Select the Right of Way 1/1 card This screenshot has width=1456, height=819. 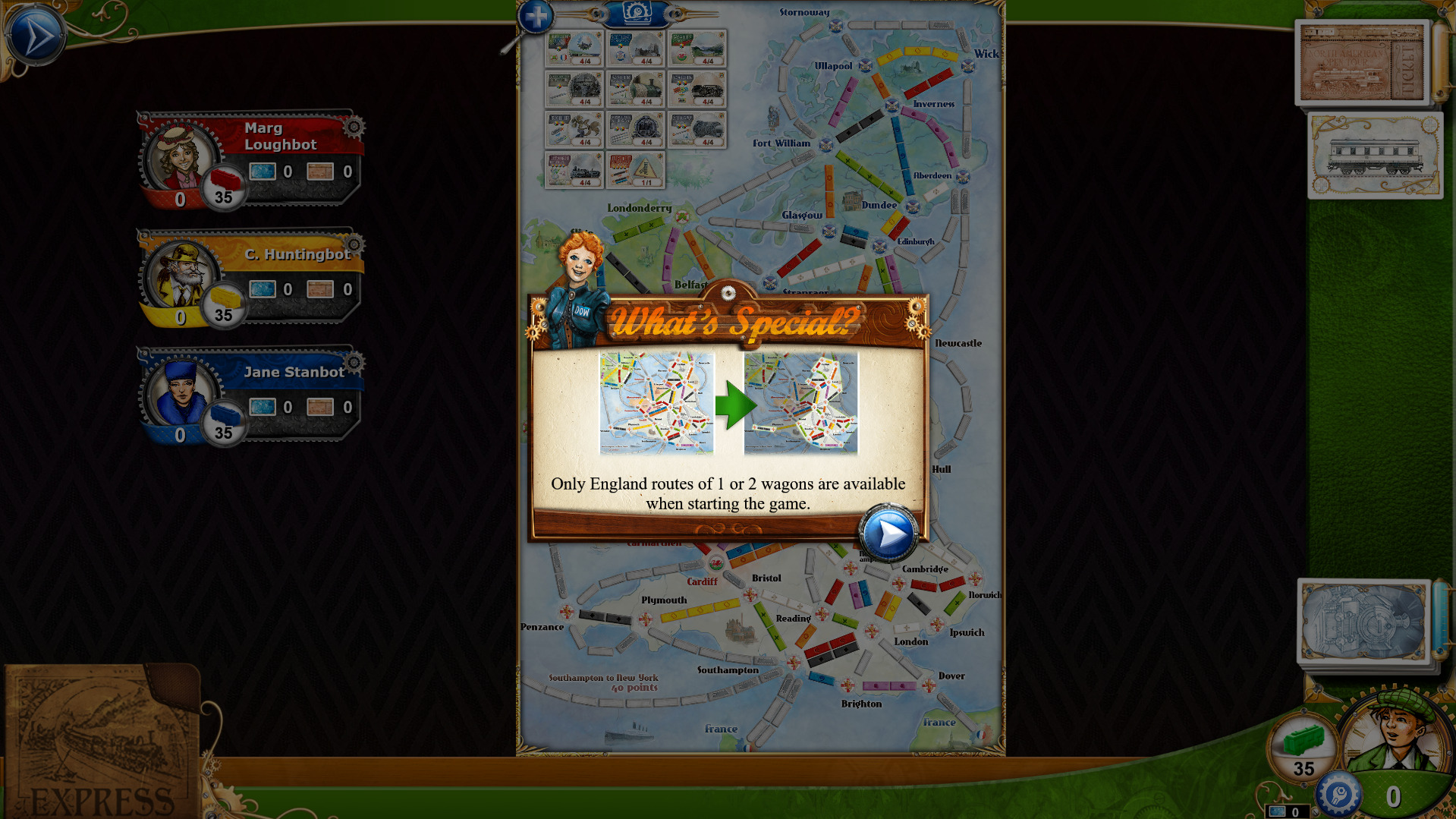(635, 170)
